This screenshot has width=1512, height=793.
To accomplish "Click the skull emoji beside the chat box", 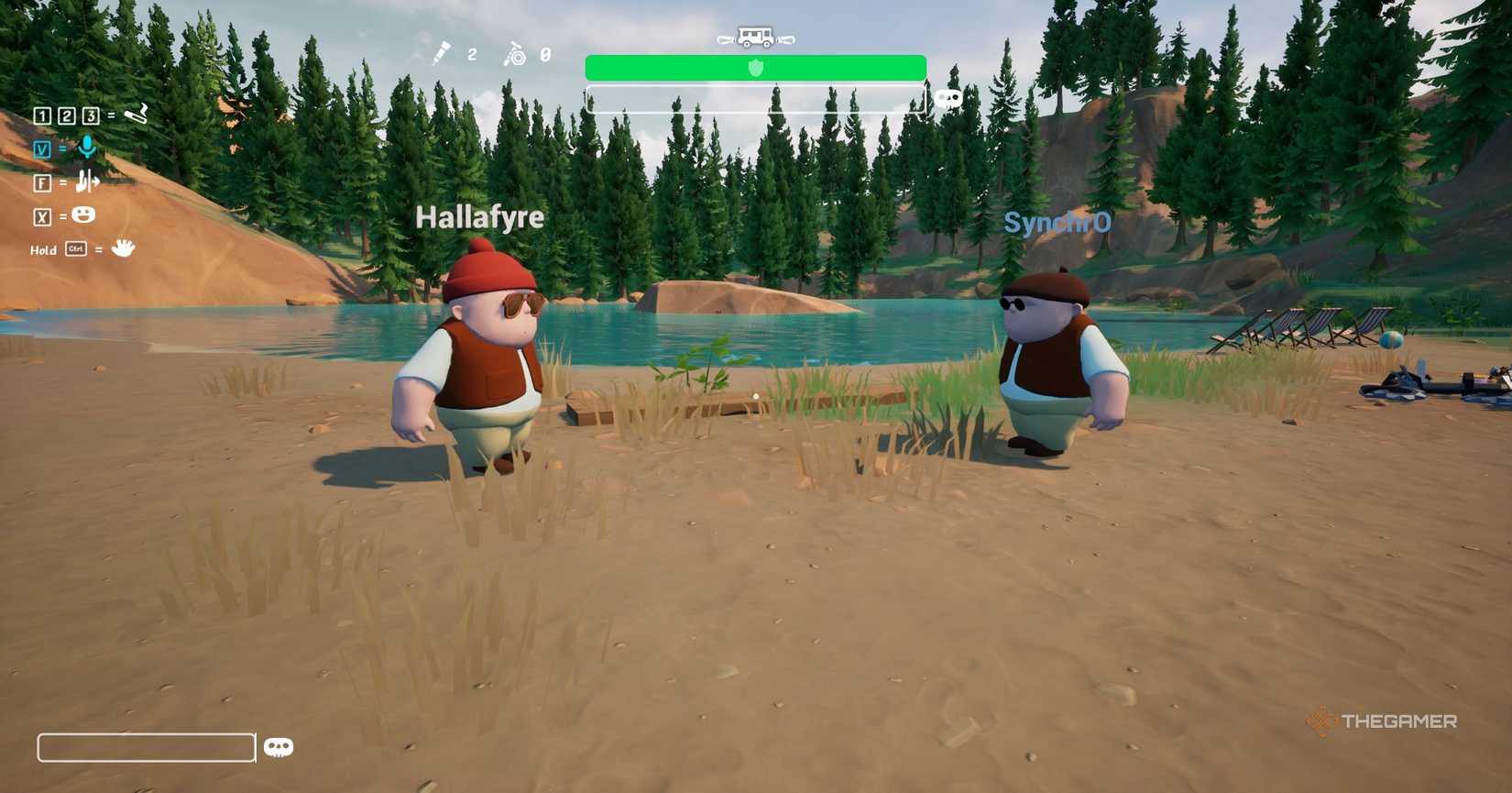I will pyautogui.click(x=279, y=747).
